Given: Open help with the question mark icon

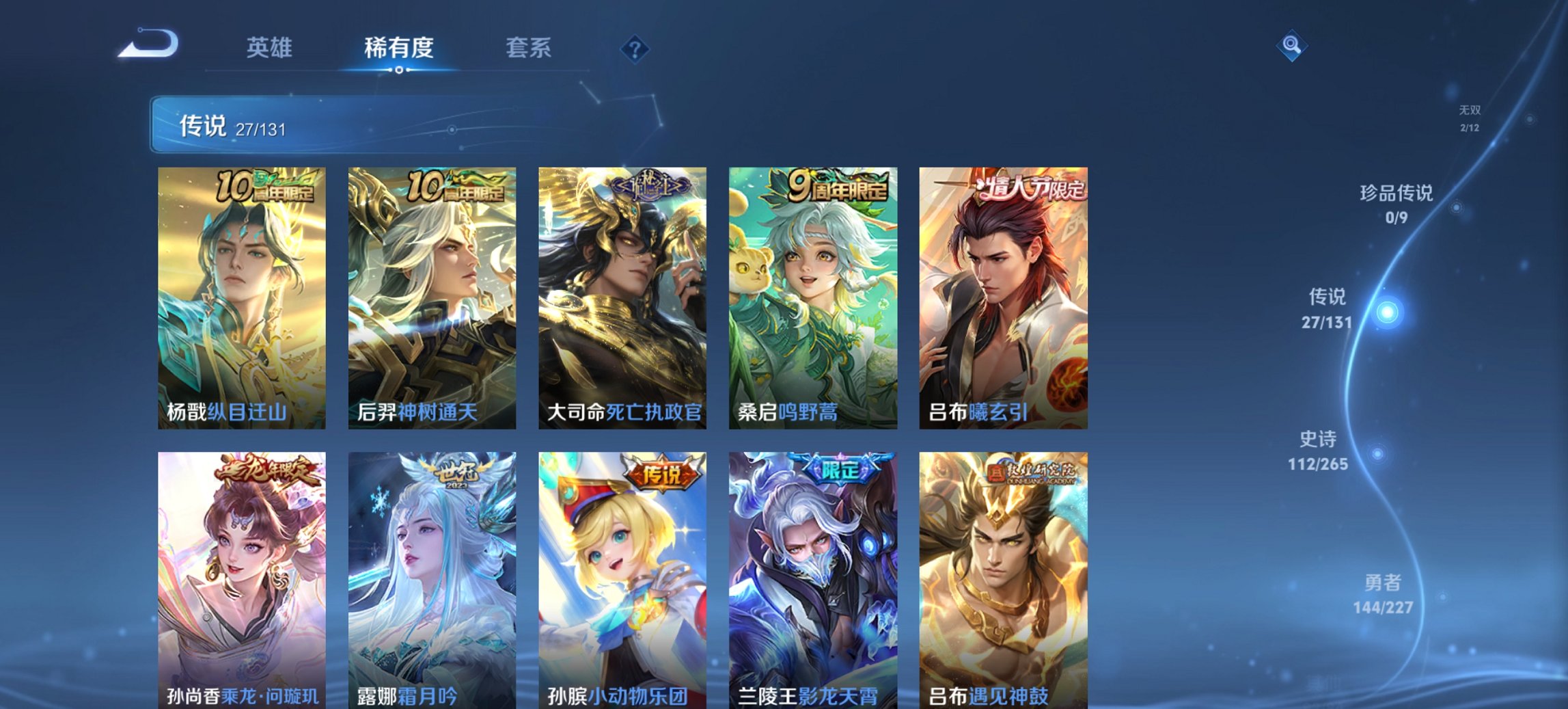Looking at the screenshot, I should 633,47.
